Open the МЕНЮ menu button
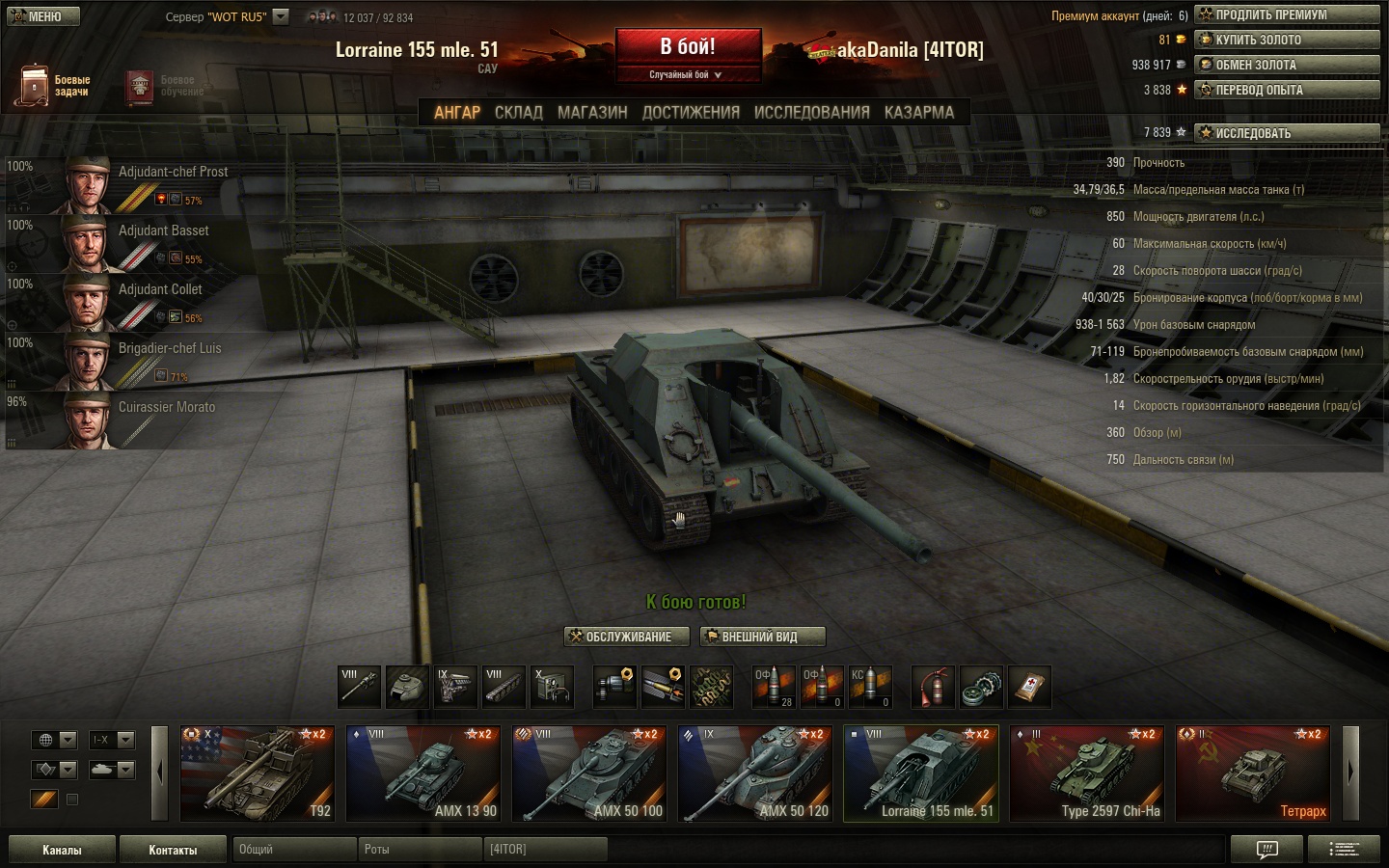The image size is (1389, 868). [x=43, y=16]
